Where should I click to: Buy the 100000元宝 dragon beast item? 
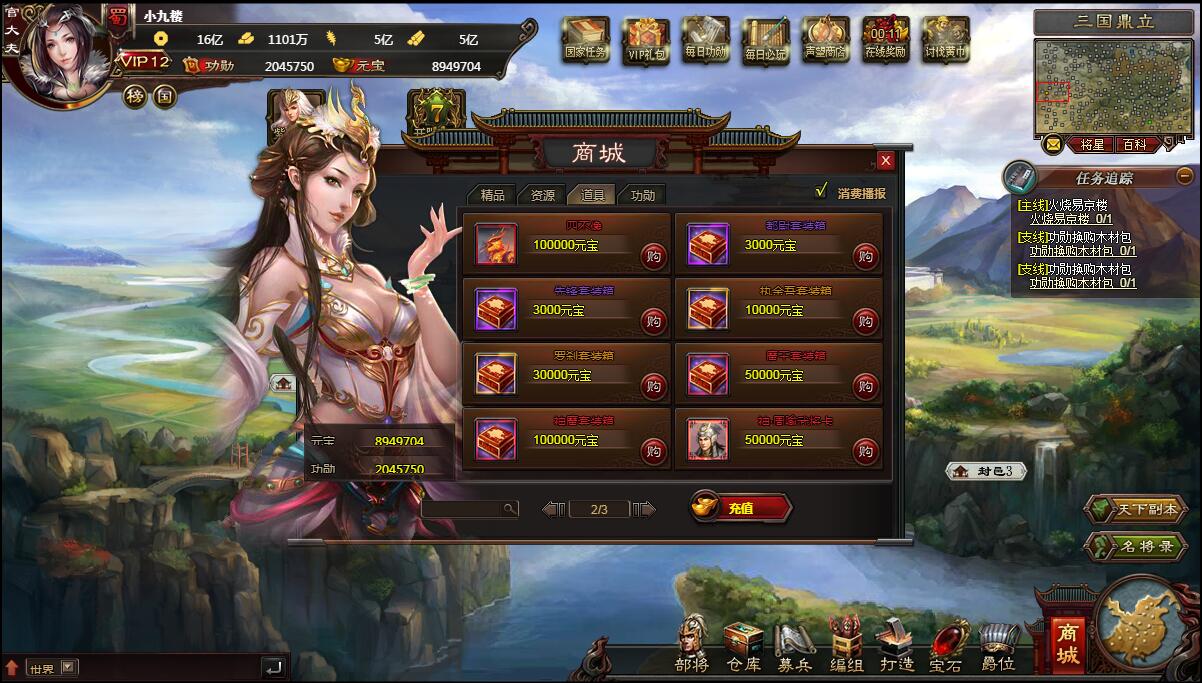[653, 256]
